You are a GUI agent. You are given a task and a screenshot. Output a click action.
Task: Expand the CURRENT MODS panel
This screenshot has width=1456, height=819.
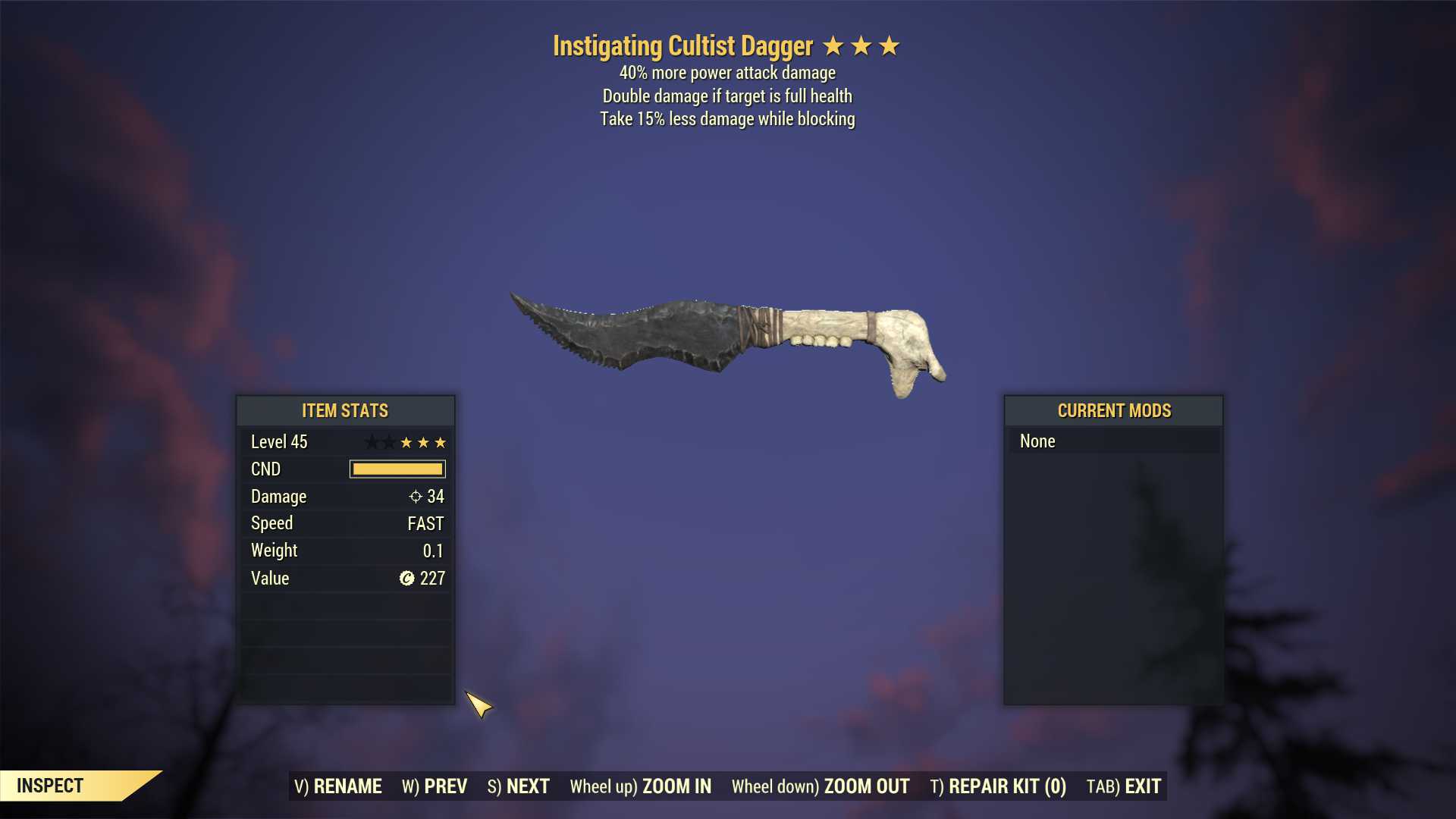1114,411
